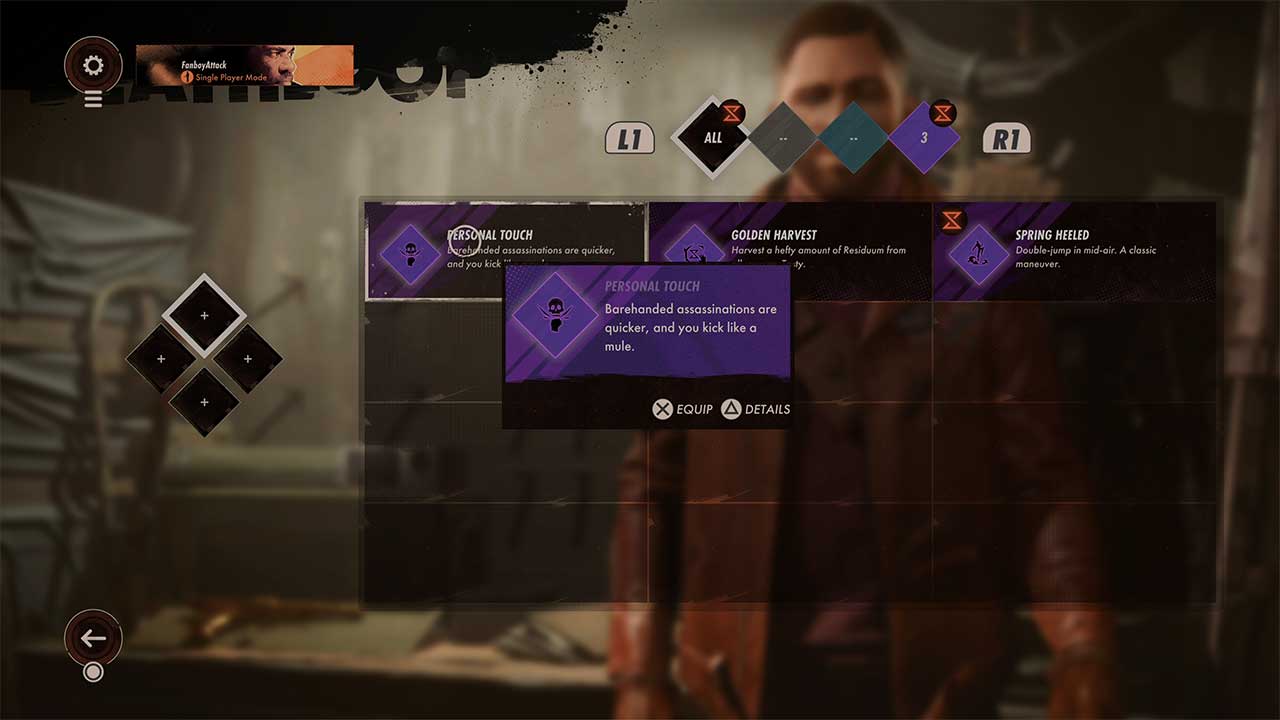Click the X circle icon next to EQUIP
This screenshot has width=1280, height=720.
tap(662, 409)
